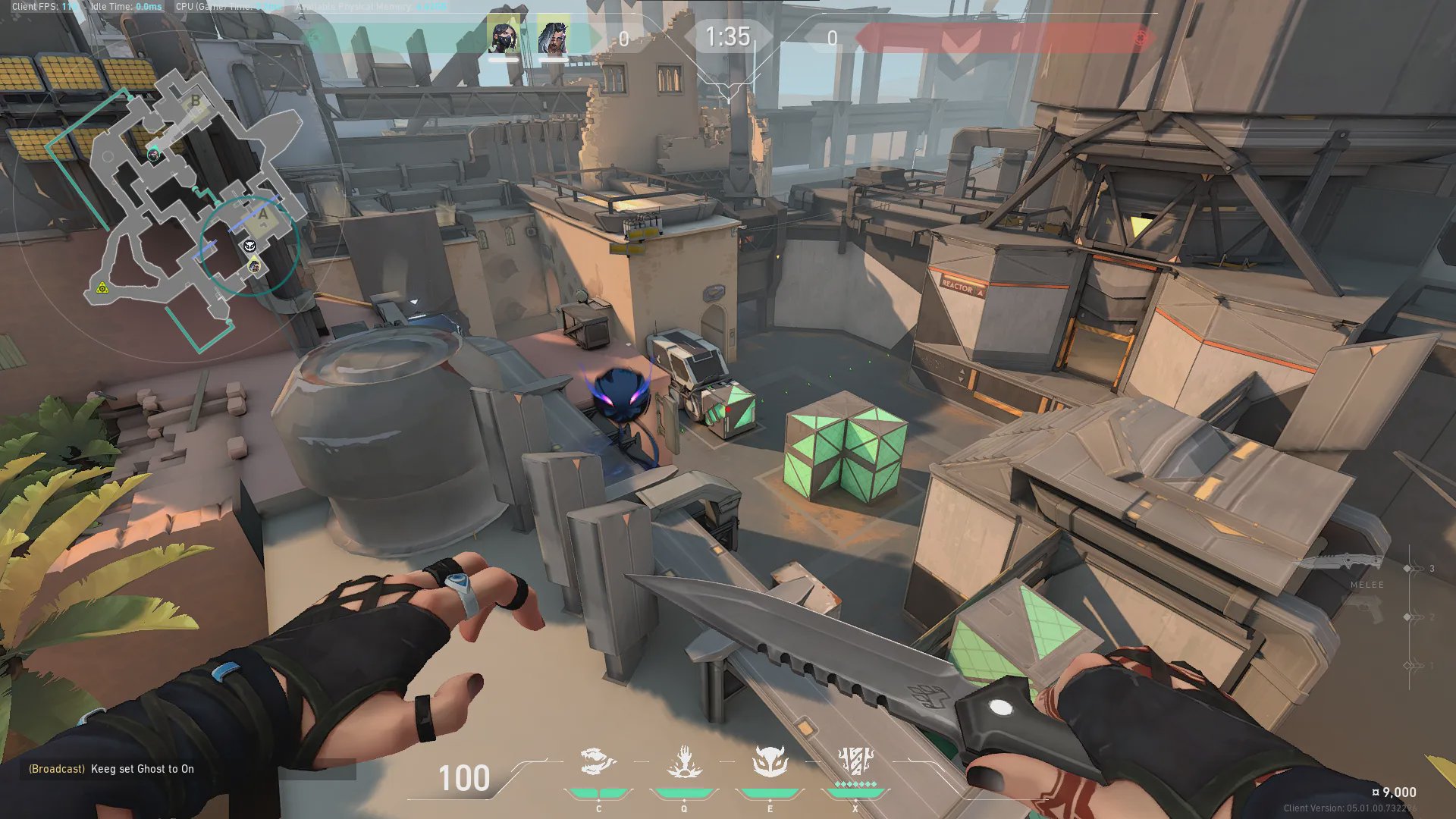Click the B site label on the minimap
1456x819 pixels.
click(x=196, y=101)
